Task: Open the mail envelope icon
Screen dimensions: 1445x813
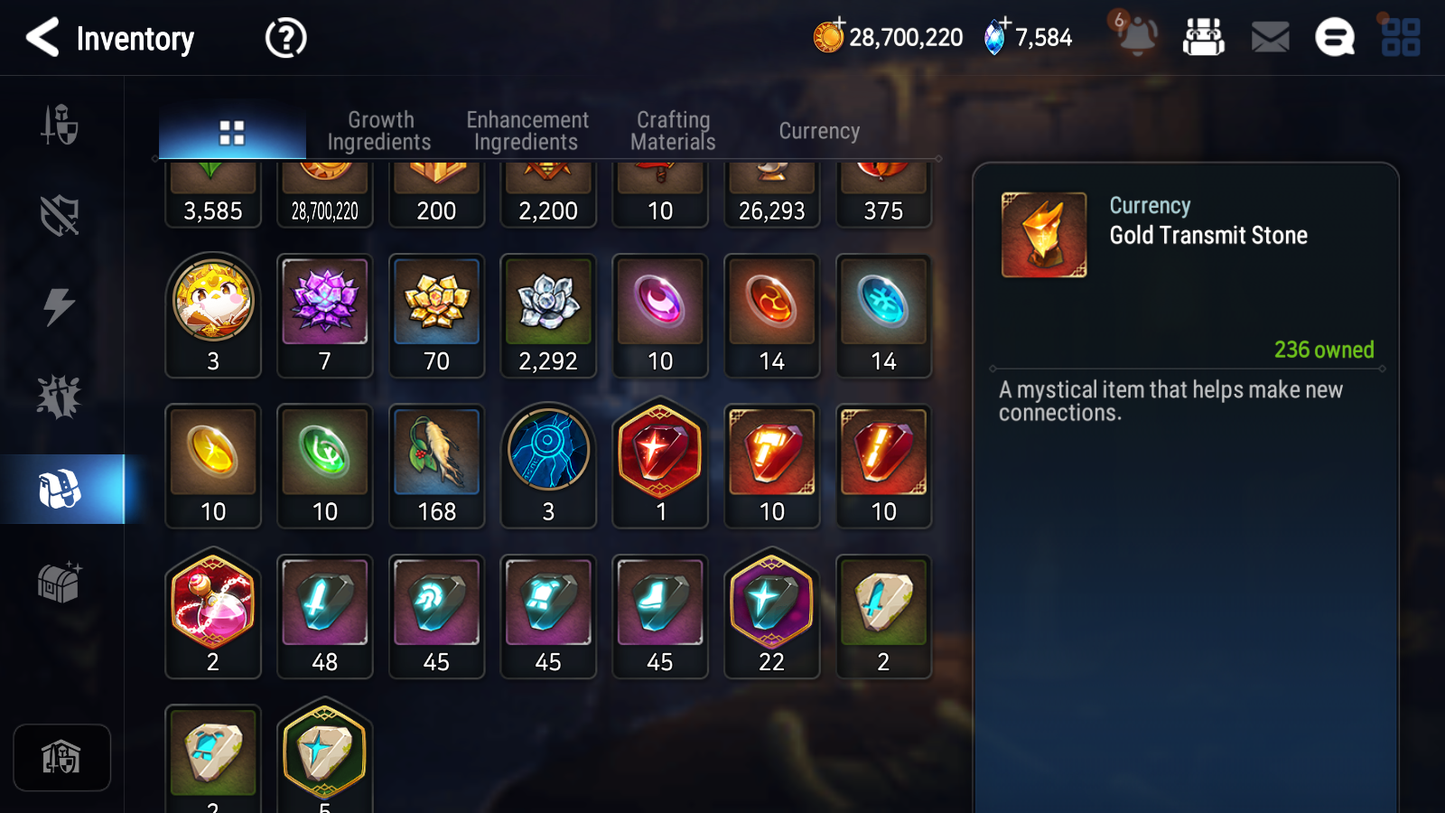Action: coord(1270,38)
